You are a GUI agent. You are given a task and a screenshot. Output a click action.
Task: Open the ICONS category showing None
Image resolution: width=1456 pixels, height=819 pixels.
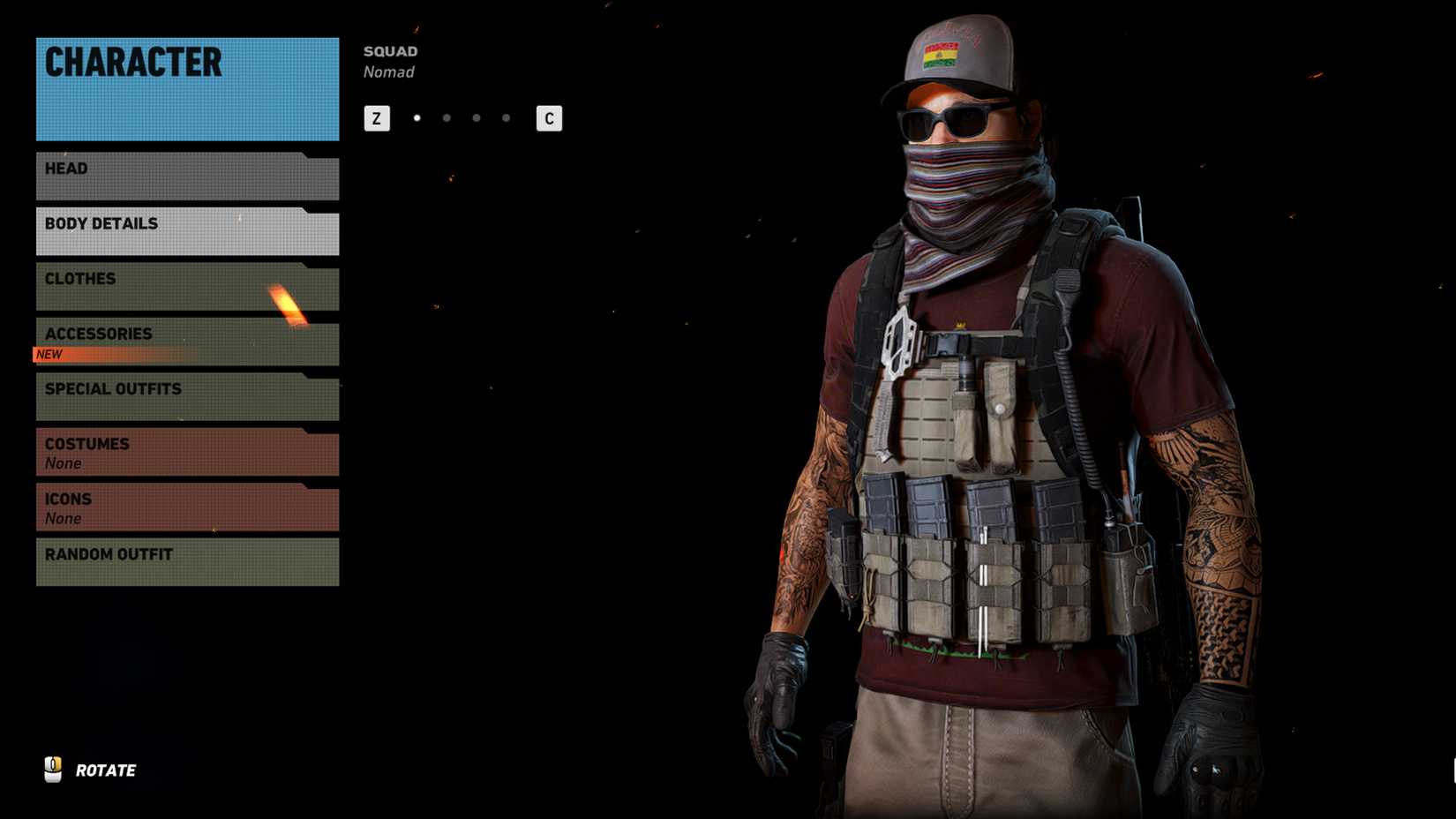[x=186, y=506]
